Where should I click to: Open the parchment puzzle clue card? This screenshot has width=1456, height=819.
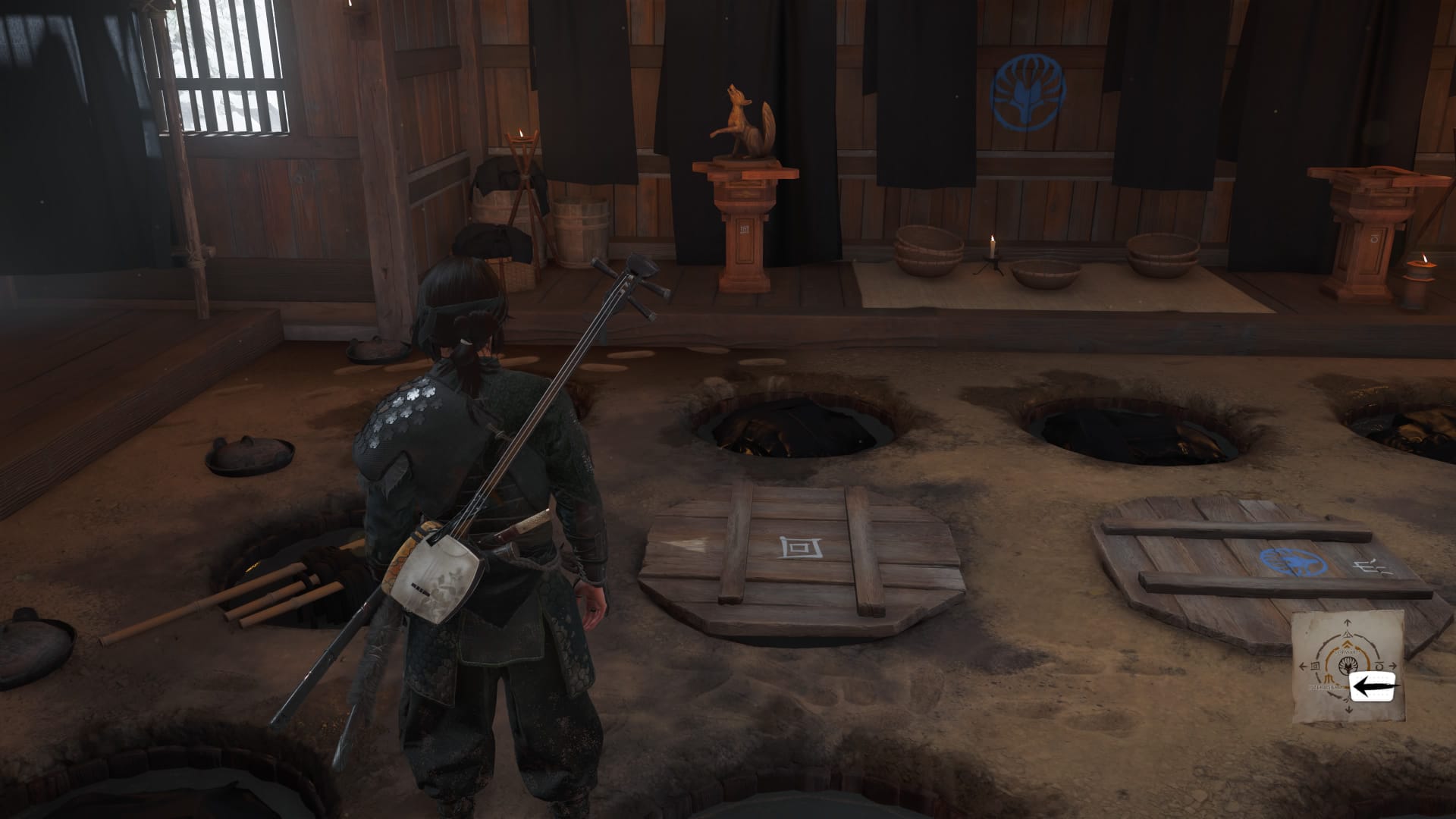point(1347,667)
